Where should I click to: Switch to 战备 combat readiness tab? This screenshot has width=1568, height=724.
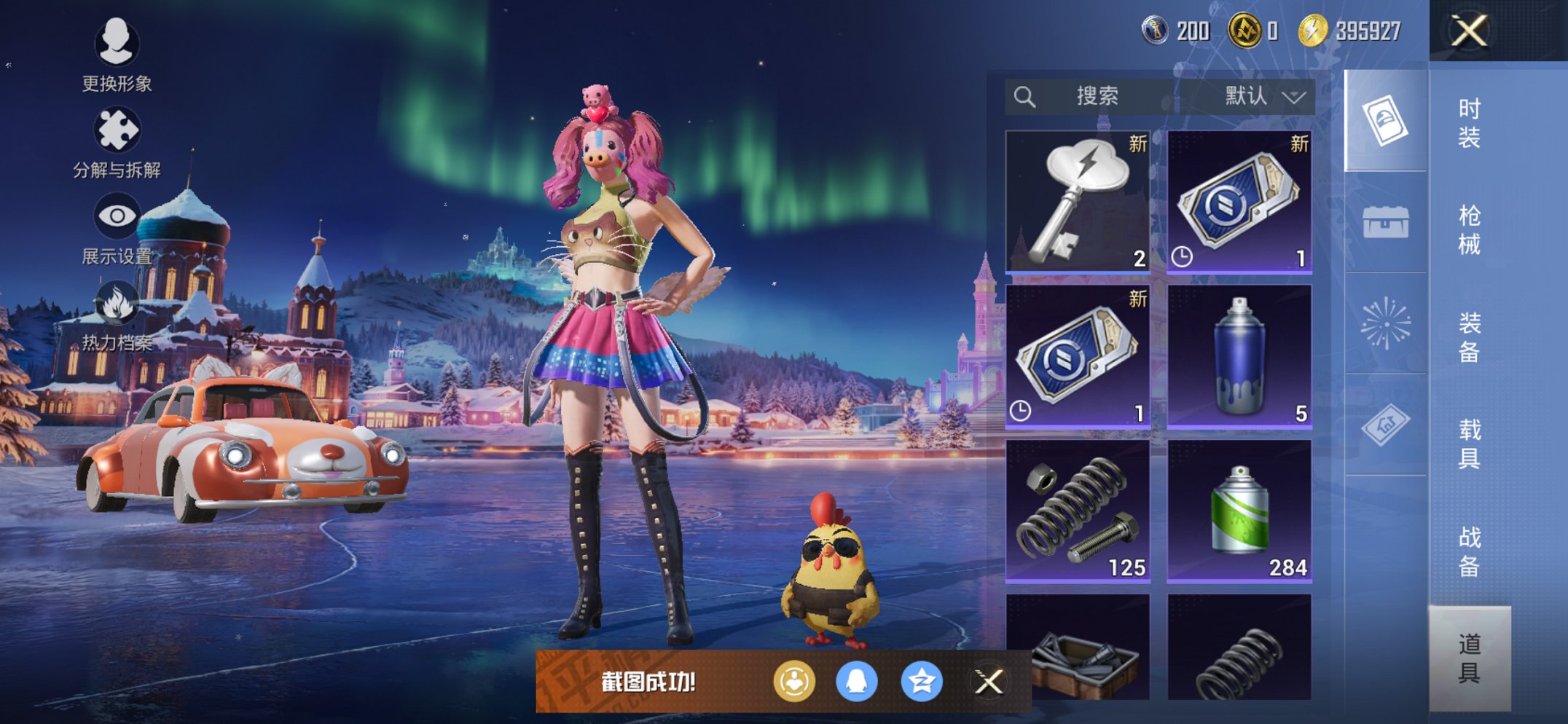[x=1469, y=551]
